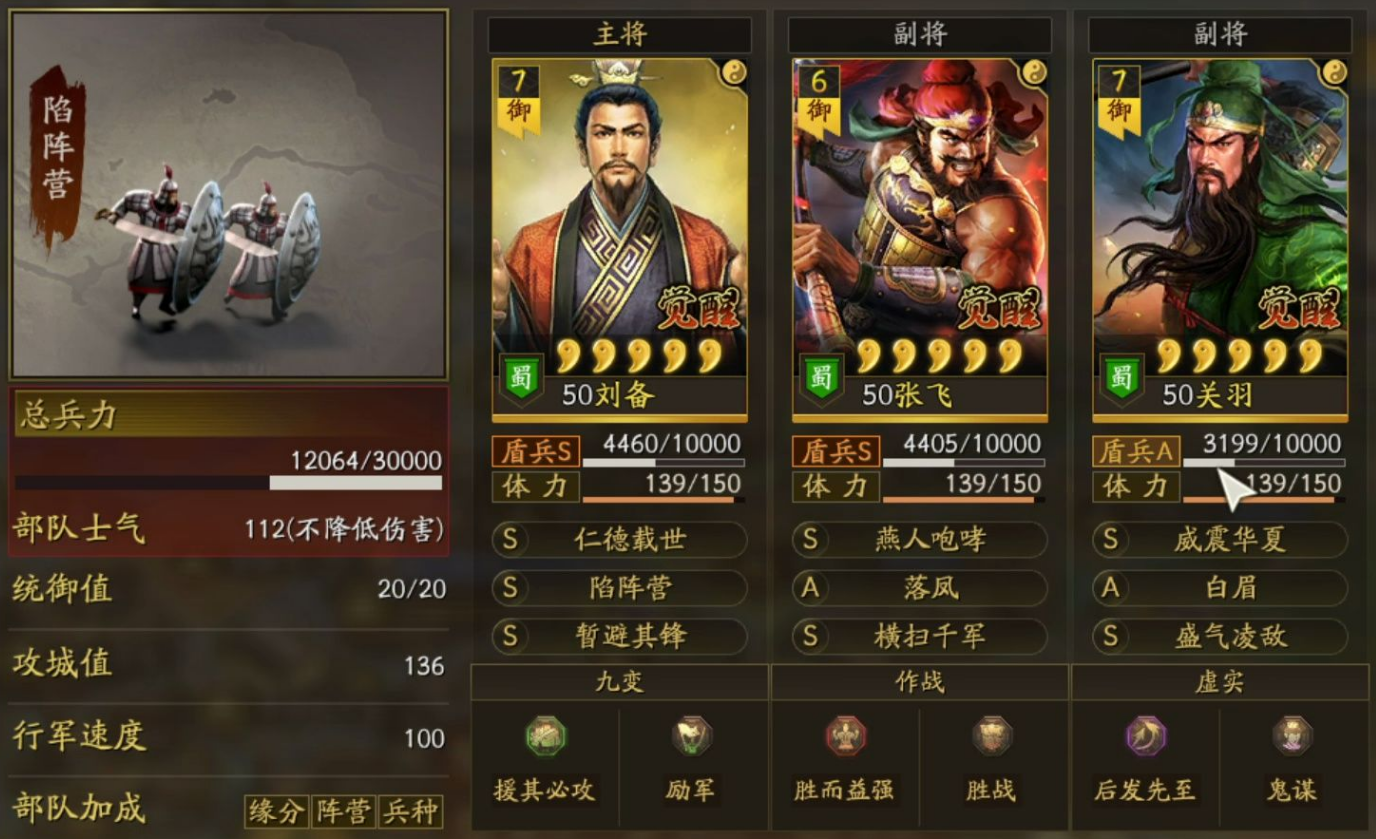
Task: Toggle the 缘分 bonus filter
Action: pos(276,812)
